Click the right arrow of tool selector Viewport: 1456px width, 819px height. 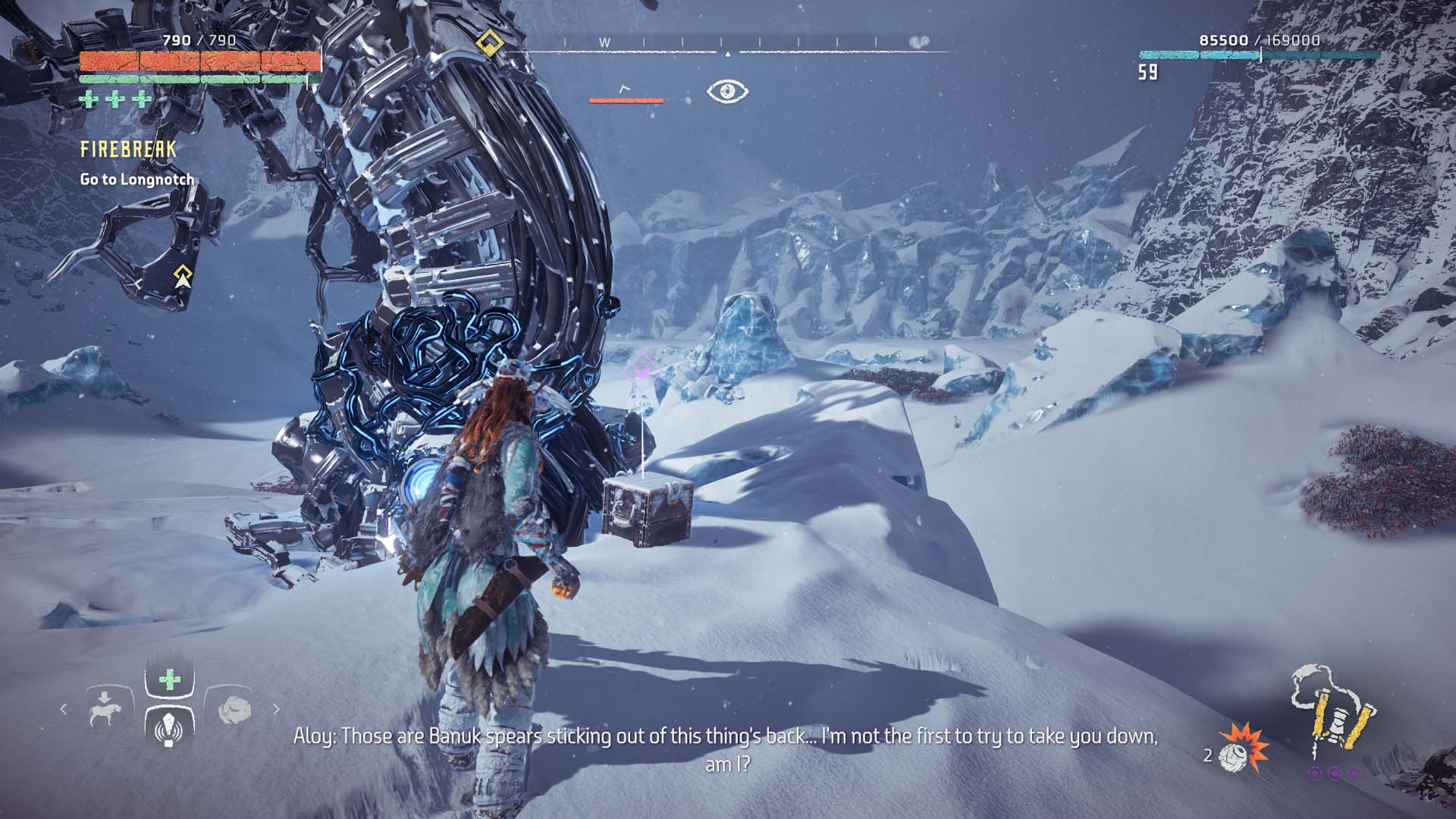coord(276,710)
